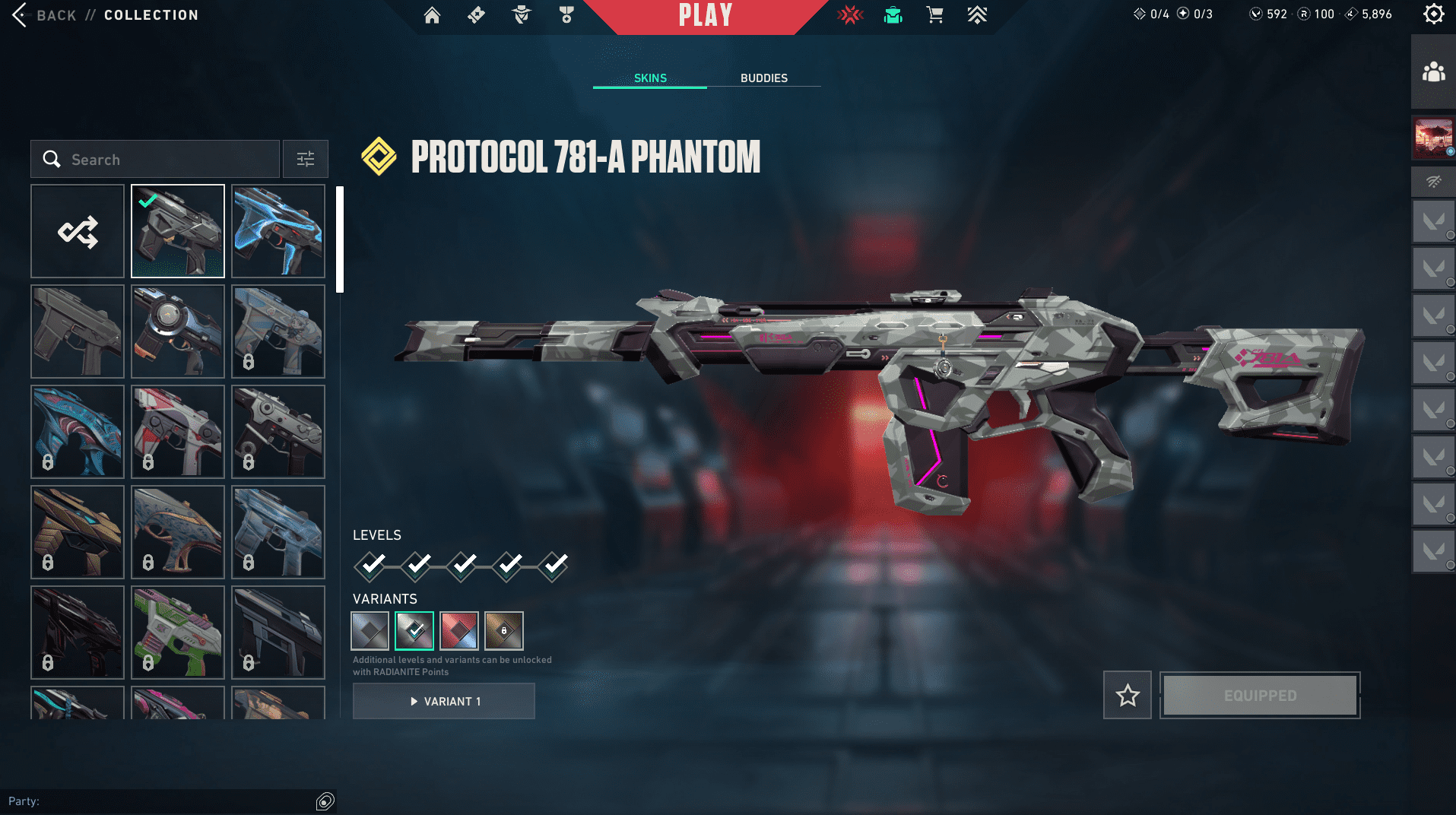This screenshot has width=1456, height=815.
Task: Select the green and white Phantom skin
Action: point(178,633)
